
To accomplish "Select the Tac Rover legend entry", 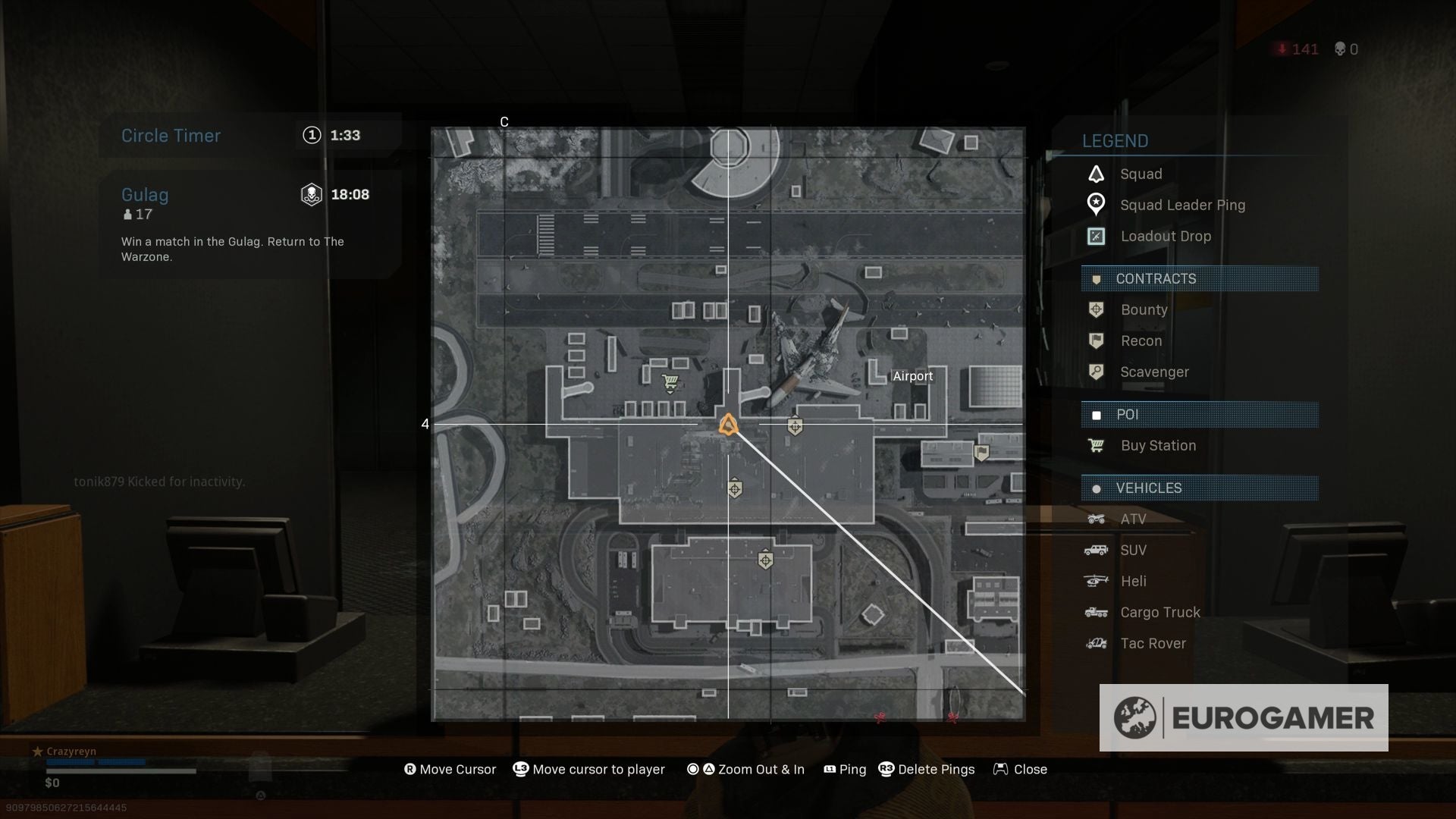I will point(1153,644).
